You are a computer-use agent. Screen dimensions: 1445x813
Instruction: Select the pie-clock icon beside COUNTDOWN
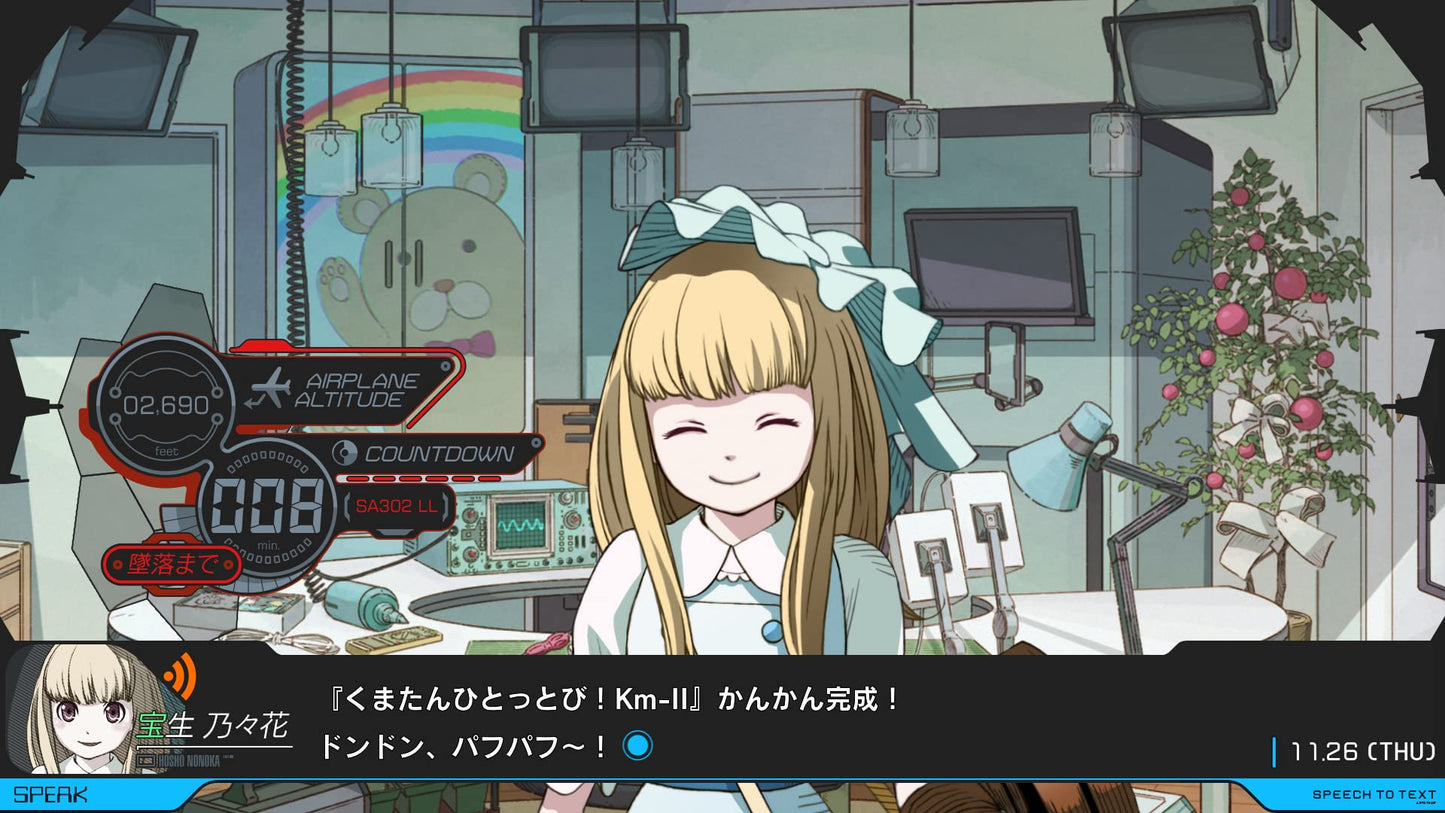345,452
